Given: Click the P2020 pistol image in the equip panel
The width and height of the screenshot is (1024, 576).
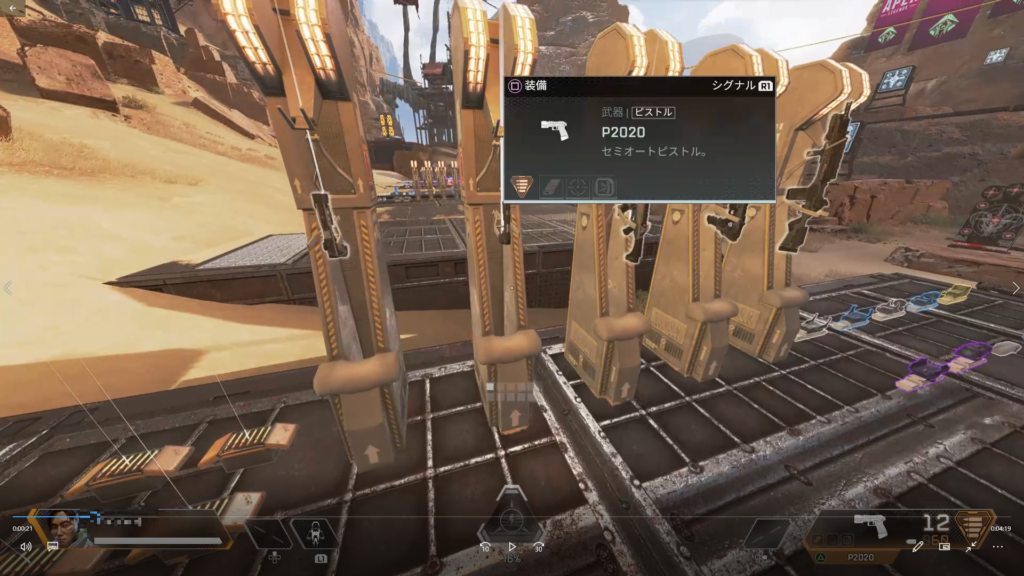Looking at the screenshot, I should [554, 130].
